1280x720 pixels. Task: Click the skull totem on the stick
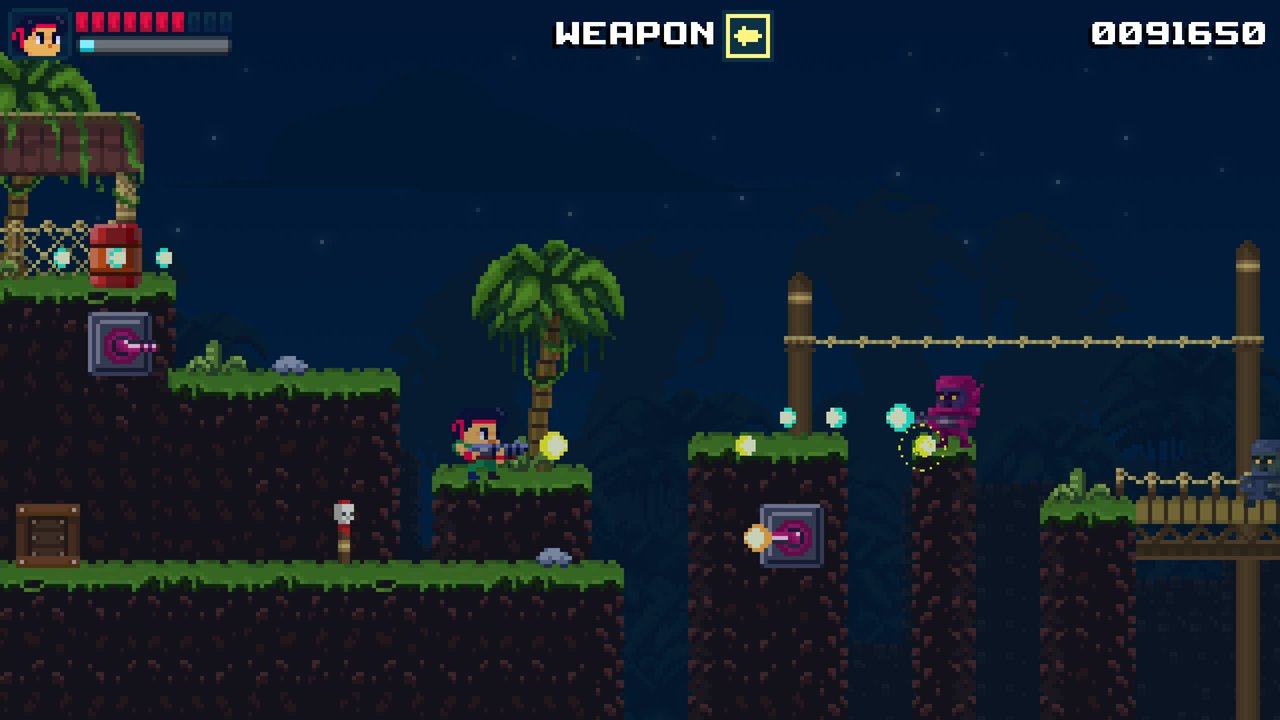pyautogui.click(x=342, y=515)
